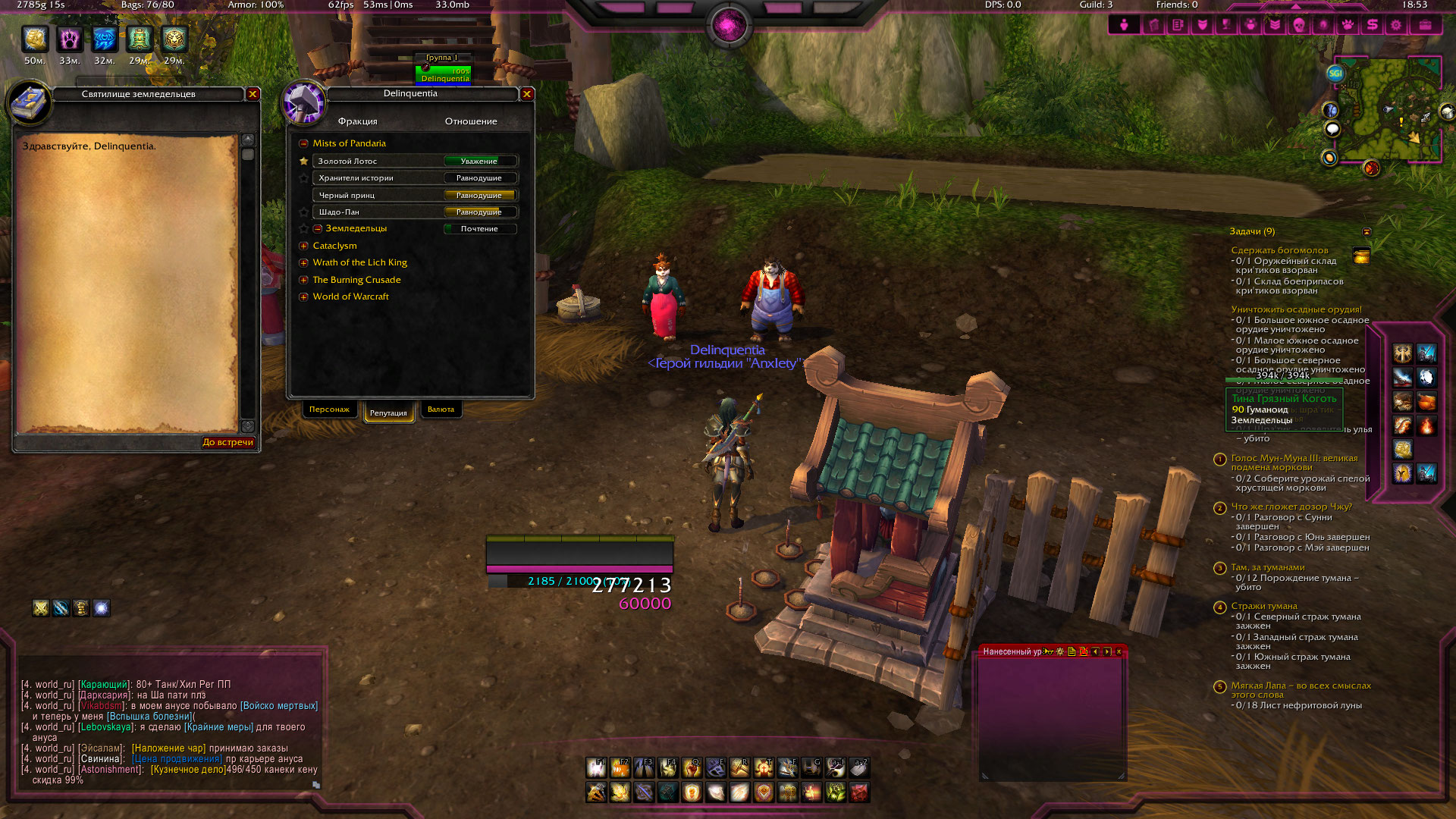Open the Стражи тумана quest entry
Screen dimensions: 1456x819
pos(1263,606)
